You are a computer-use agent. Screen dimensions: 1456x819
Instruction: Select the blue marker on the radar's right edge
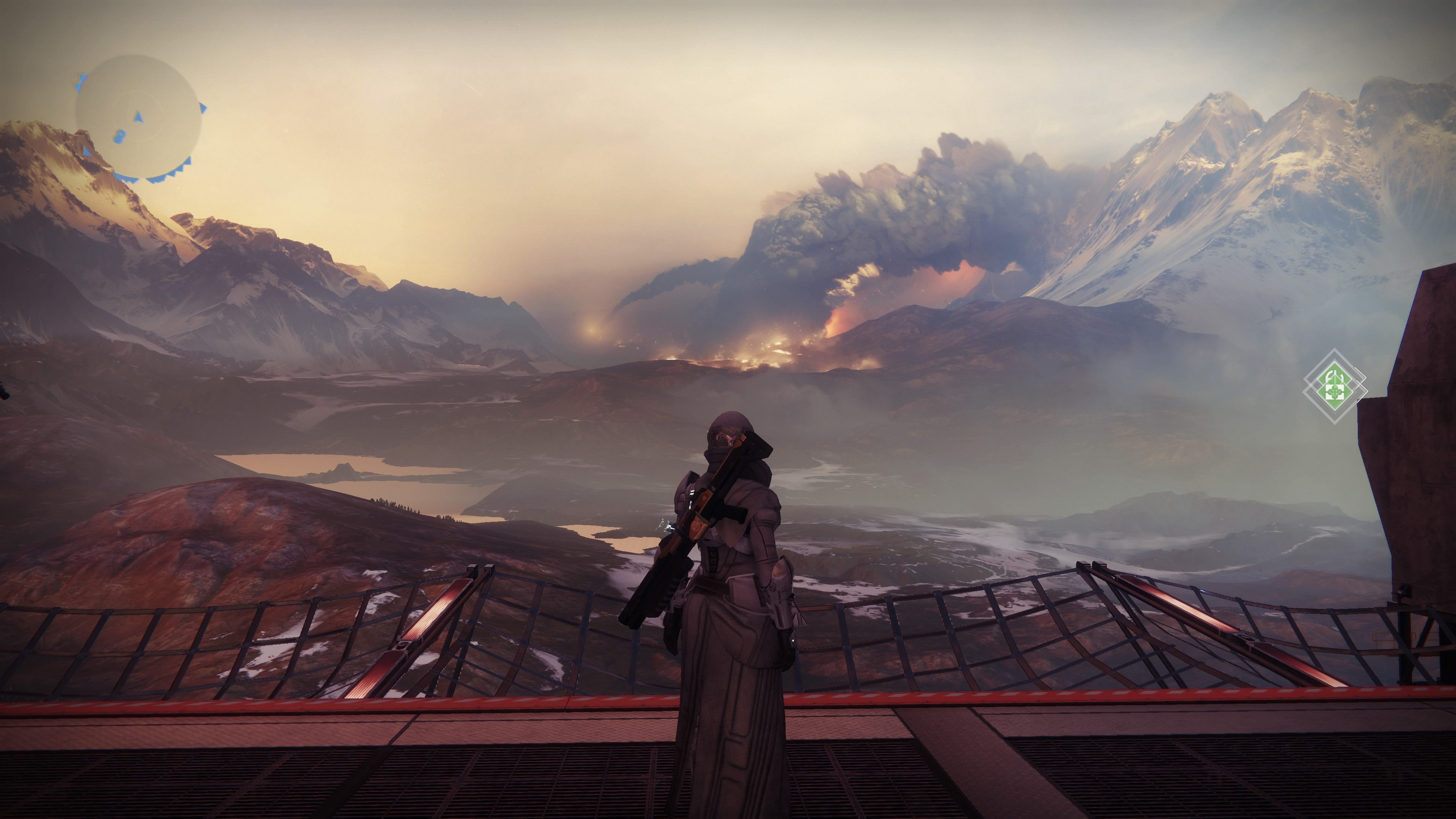[x=204, y=107]
